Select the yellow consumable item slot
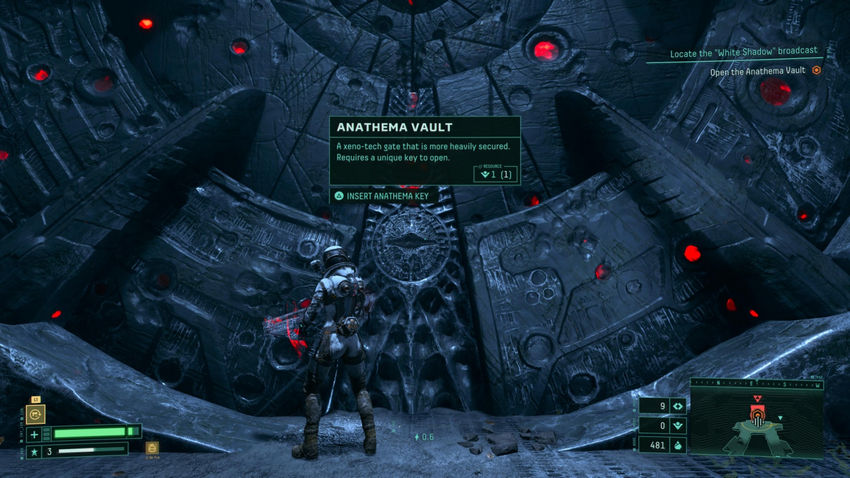Image resolution: width=850 pixels, height=478 pixels. pyautogui.click(x=152, y=449)
